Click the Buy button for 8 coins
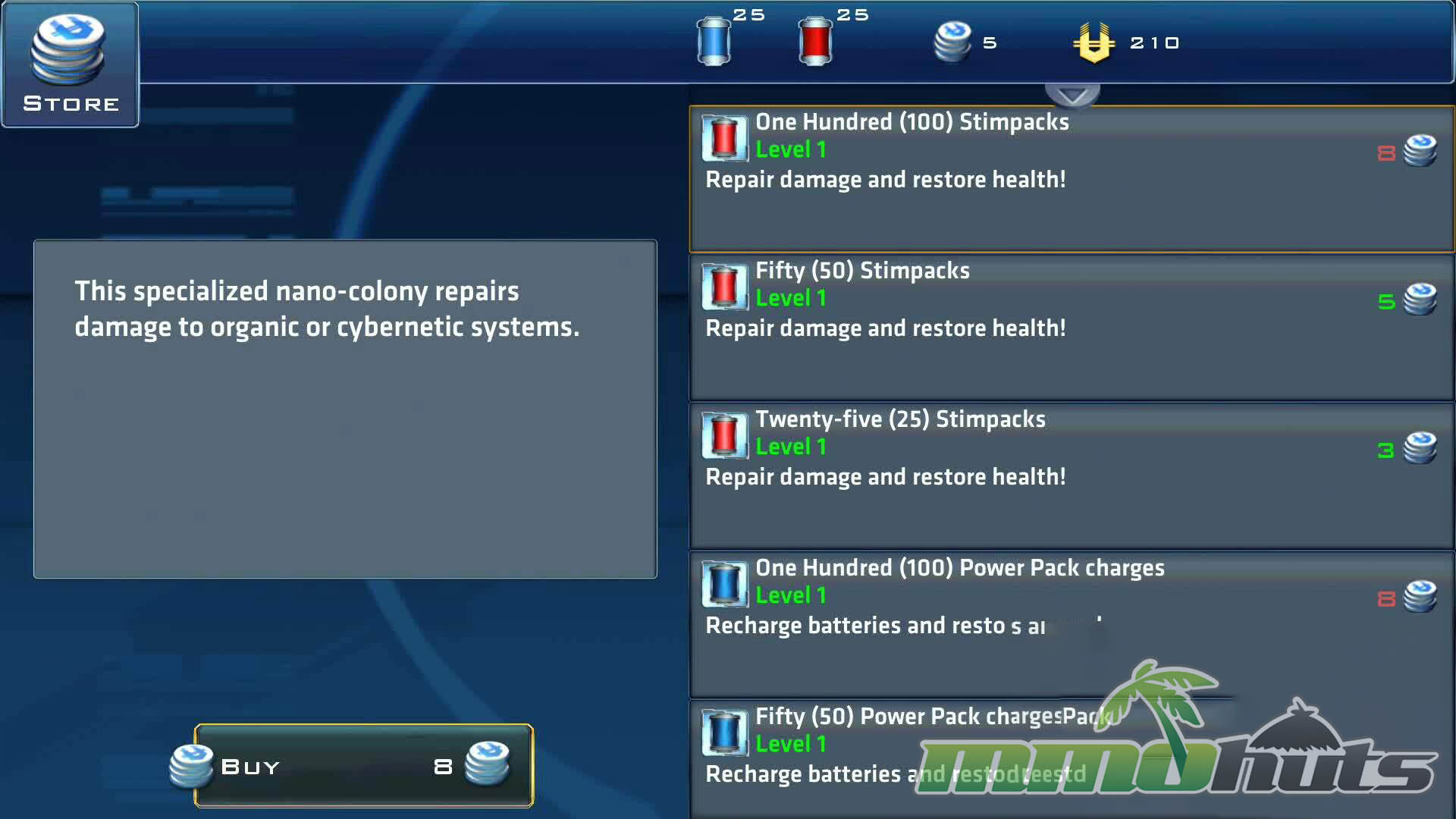1456x819 pixels. (363, 766)
